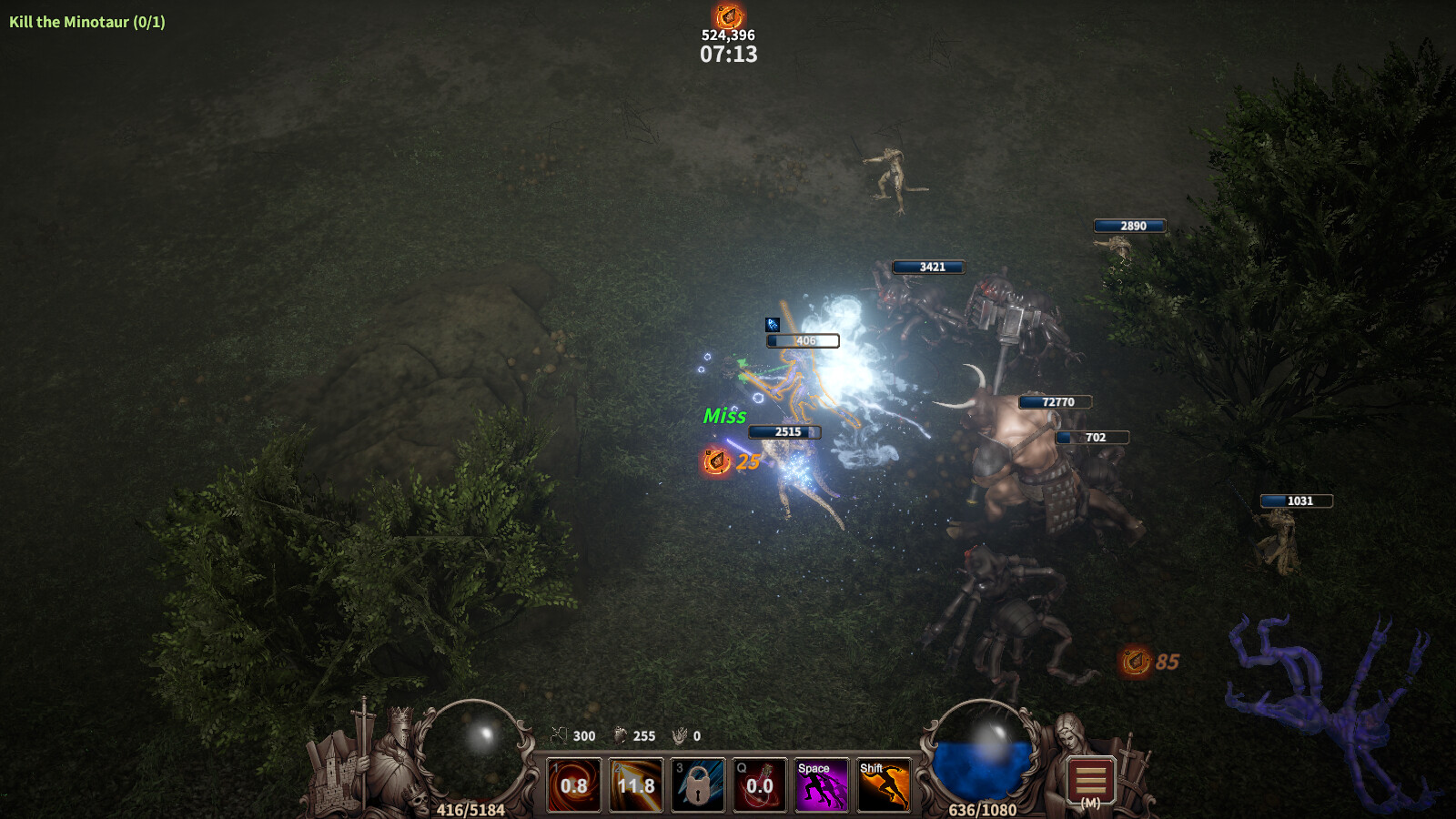Image resolution: width=1456 pixels, height=819 pixels.
Task: Open the (M) game menu
Action: 1089,781
